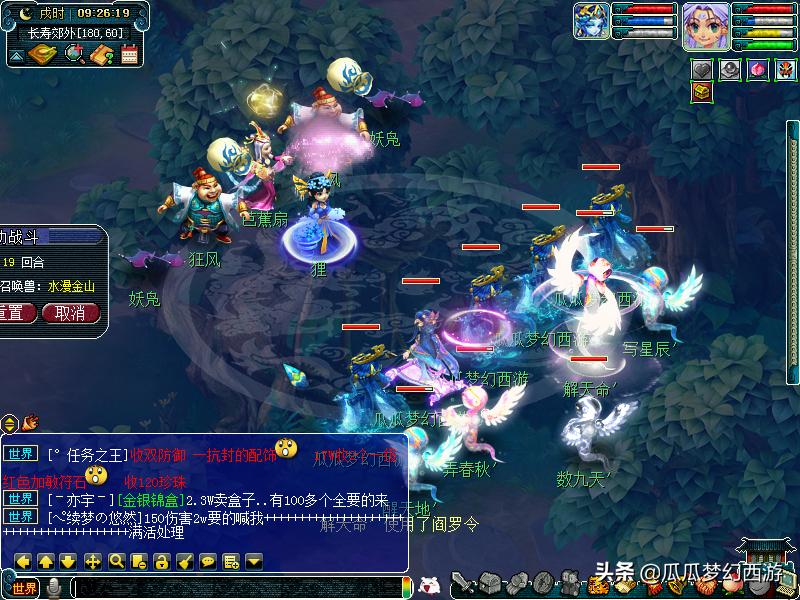Open the sword attack icon in bottom toolbar
The width and height of the screenshot is (800, 600).
click(x=462, y=583)
